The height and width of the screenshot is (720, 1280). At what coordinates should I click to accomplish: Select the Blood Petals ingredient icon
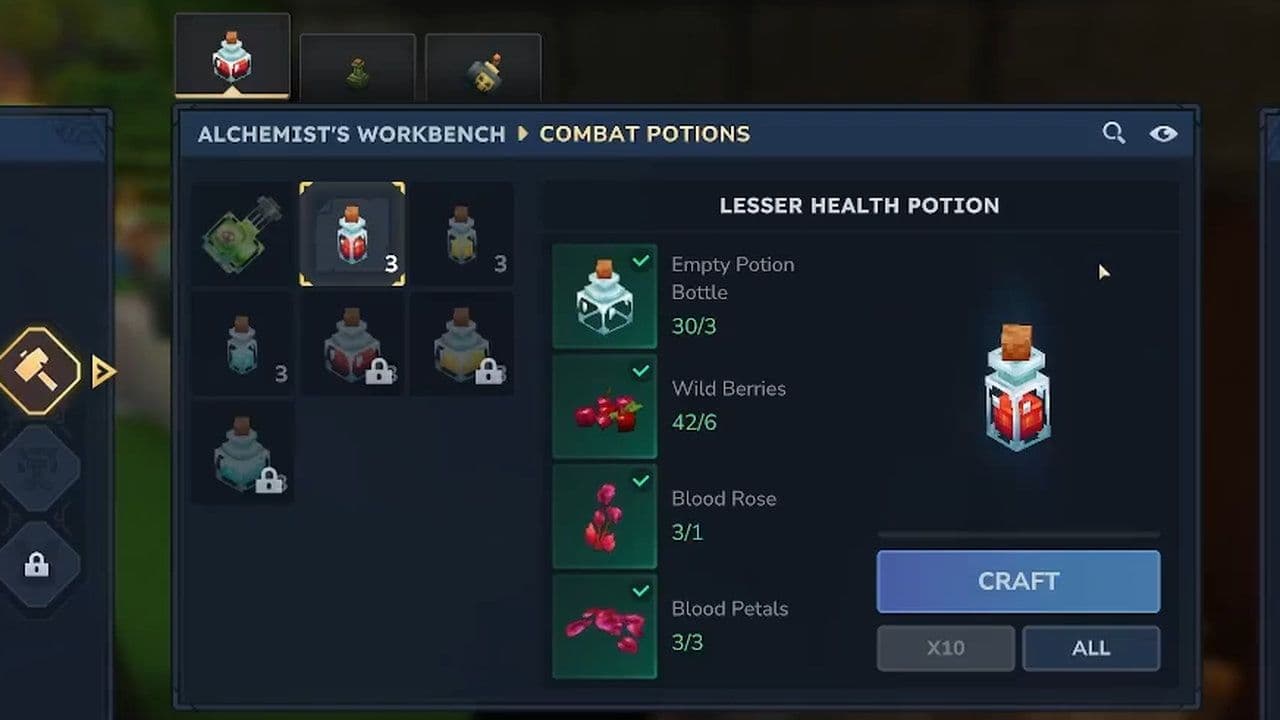click(x=604, y=626)
